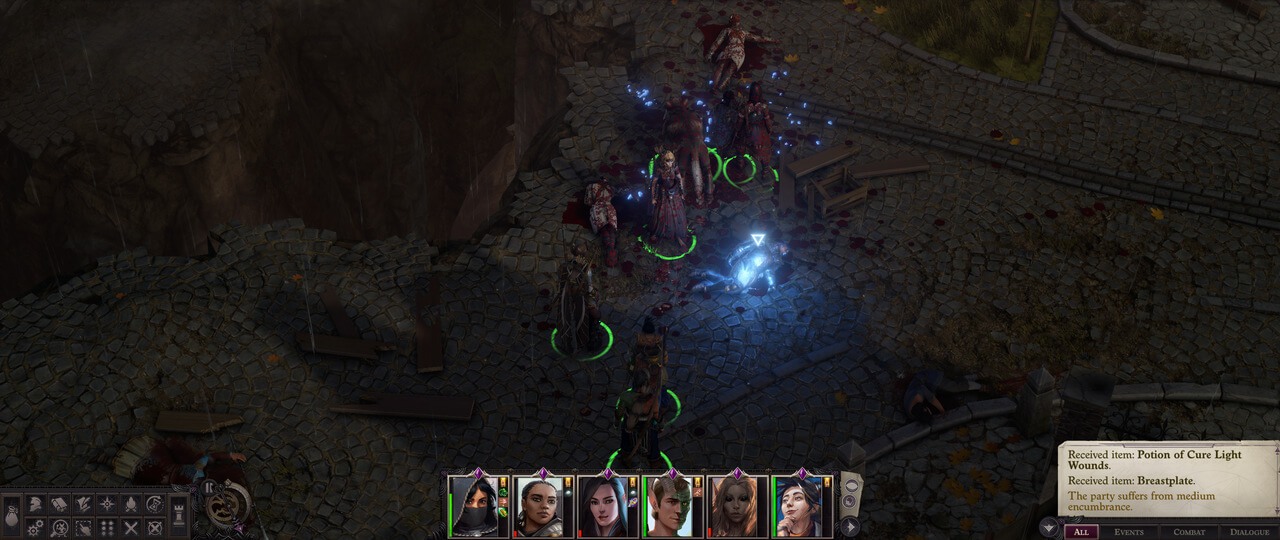
Task: Collapse the message log with arrow button
Action: click(x=1048, y=528)
